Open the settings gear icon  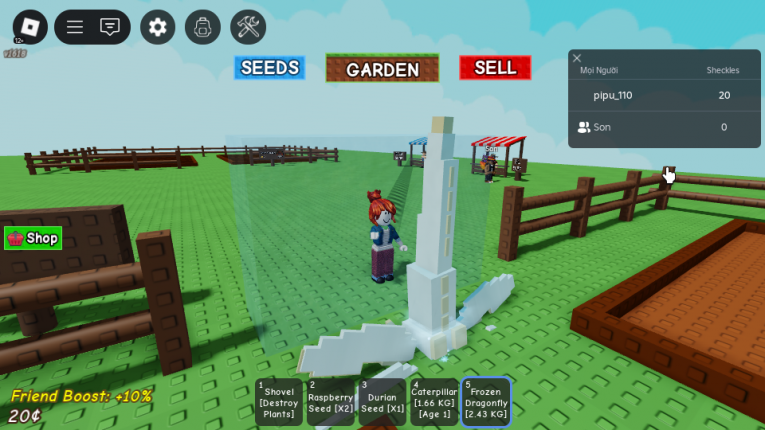tap(158, 27)
